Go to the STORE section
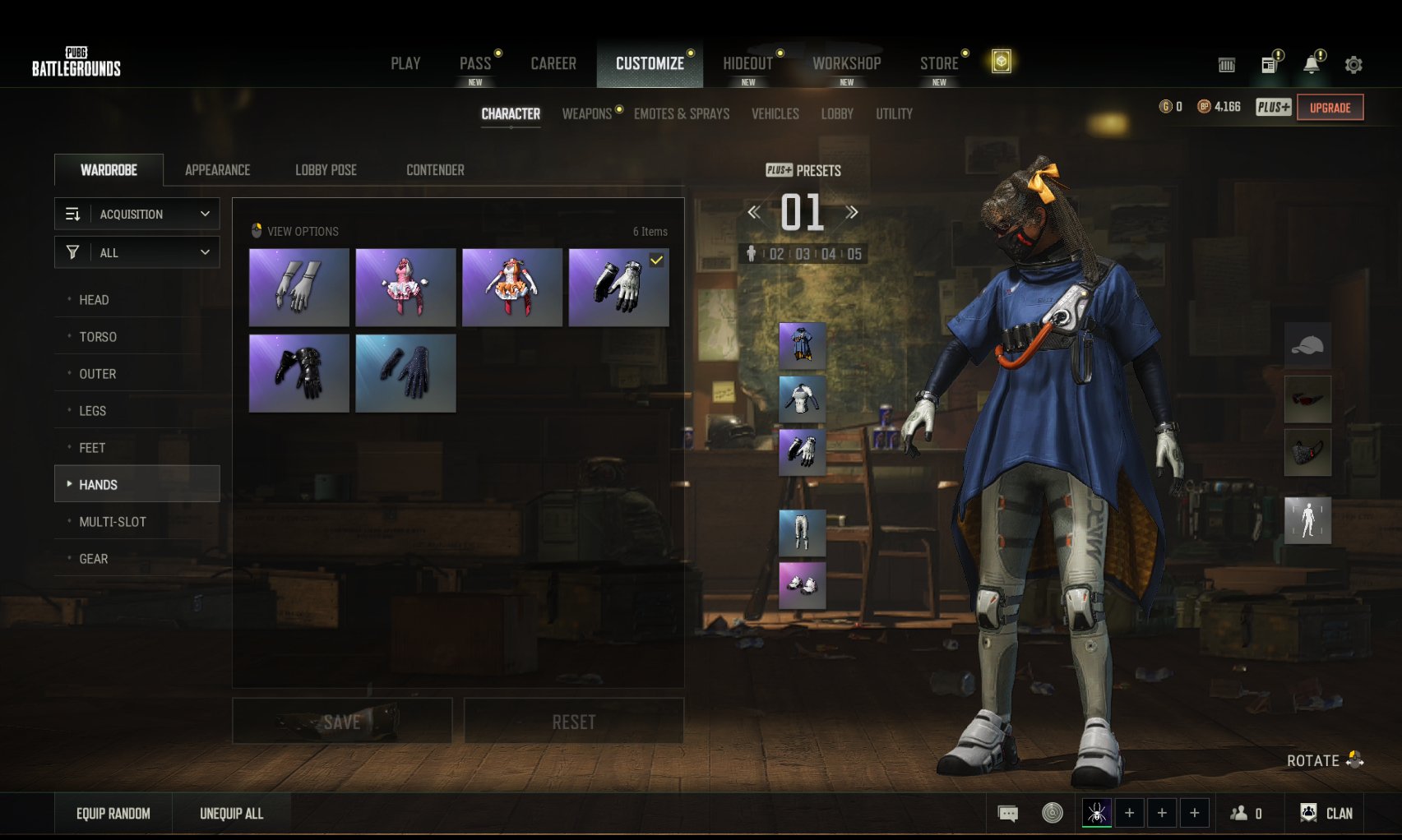The width and height of the screenshot is (1402, 840). 939,63
